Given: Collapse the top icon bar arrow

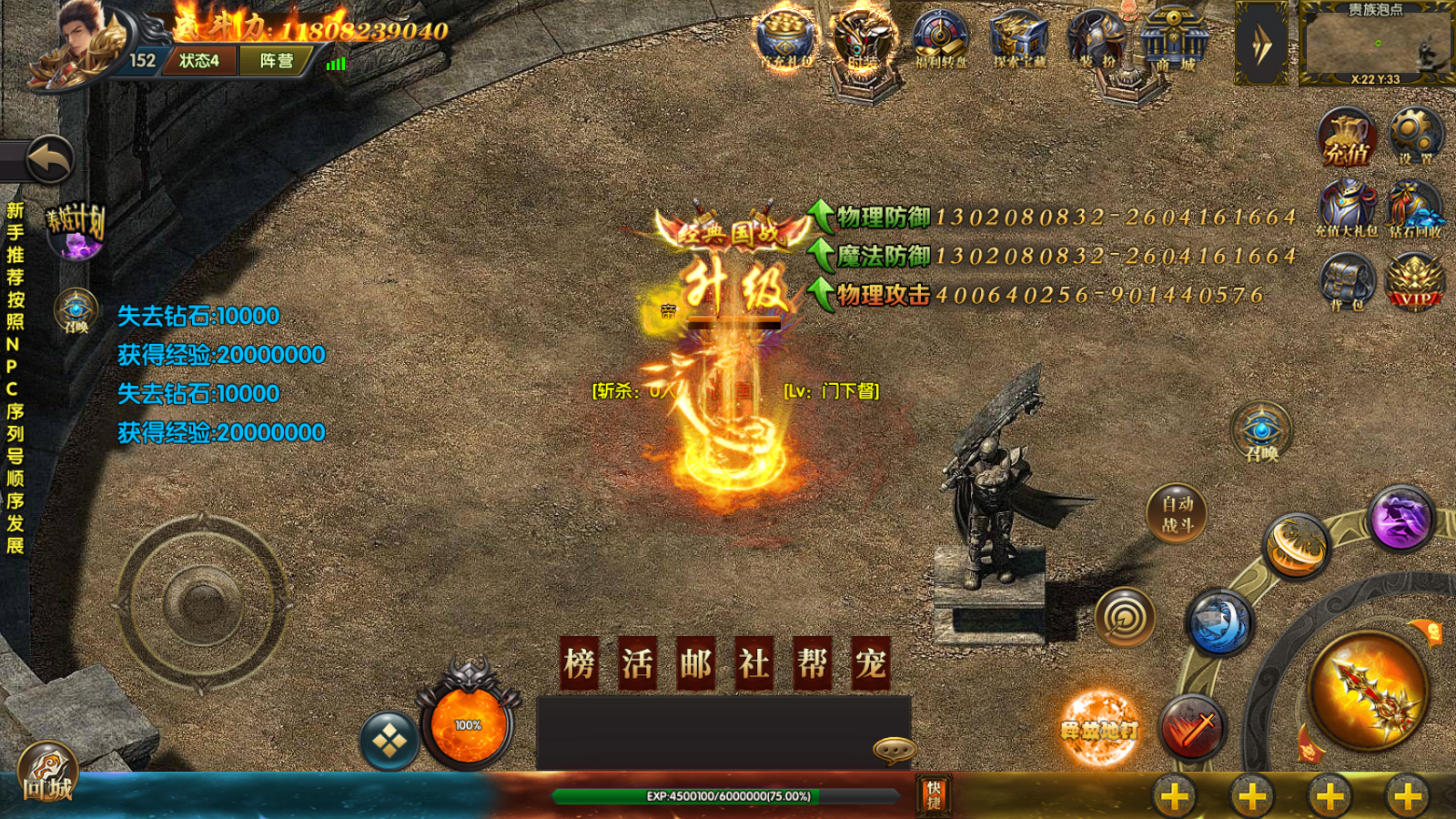Looking at the screenshot, I should point(1261,43).
